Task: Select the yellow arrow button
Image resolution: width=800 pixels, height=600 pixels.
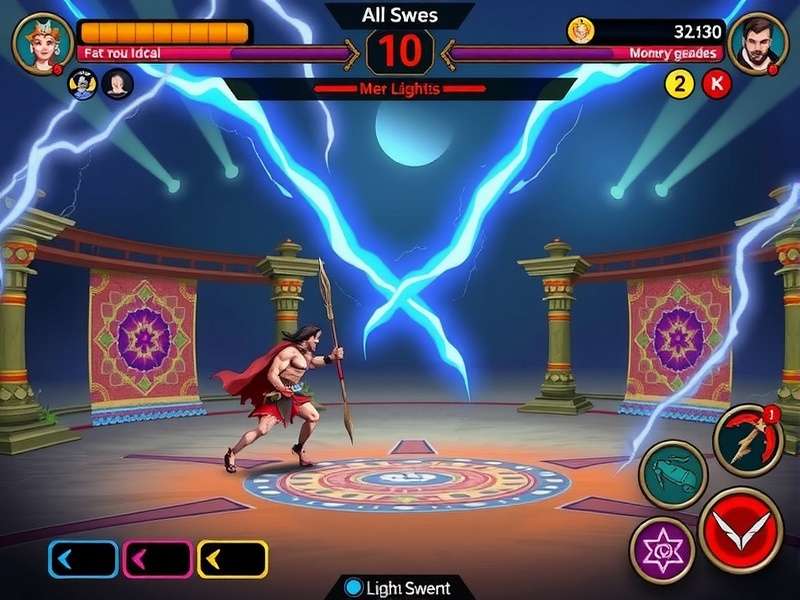Action: coord(232,559)
